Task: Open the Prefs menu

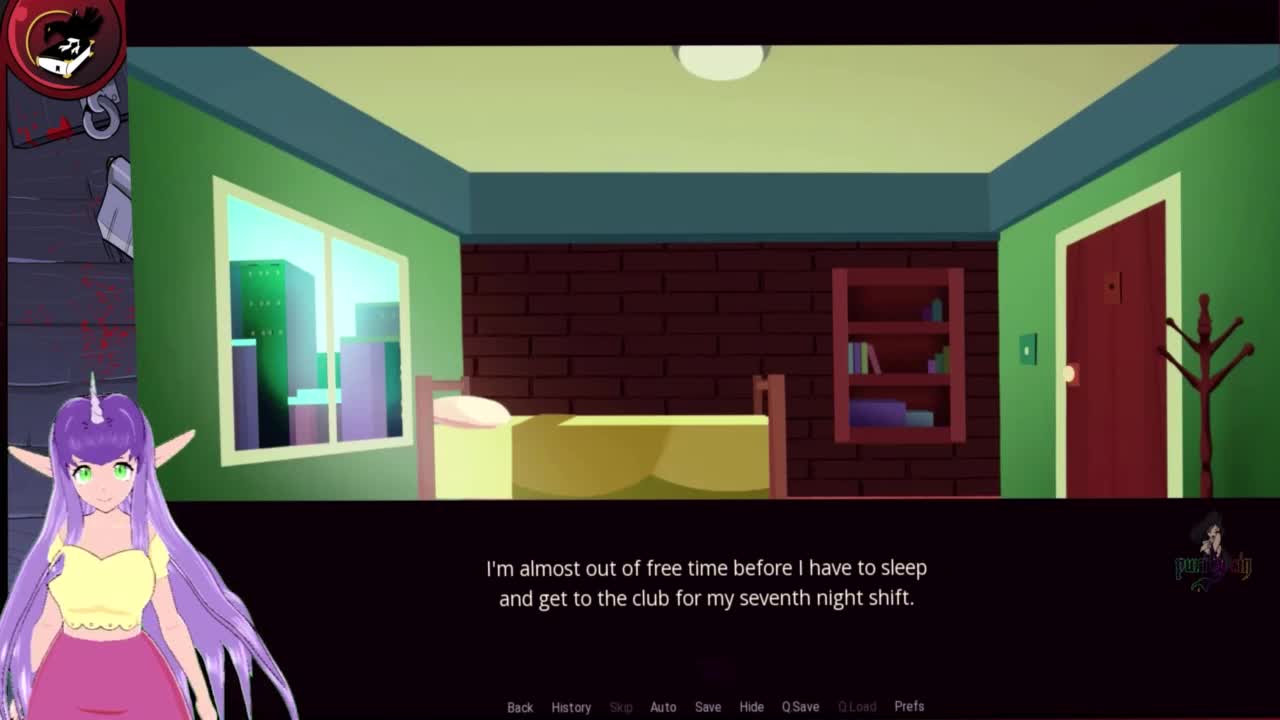Action: pos(909,707)
